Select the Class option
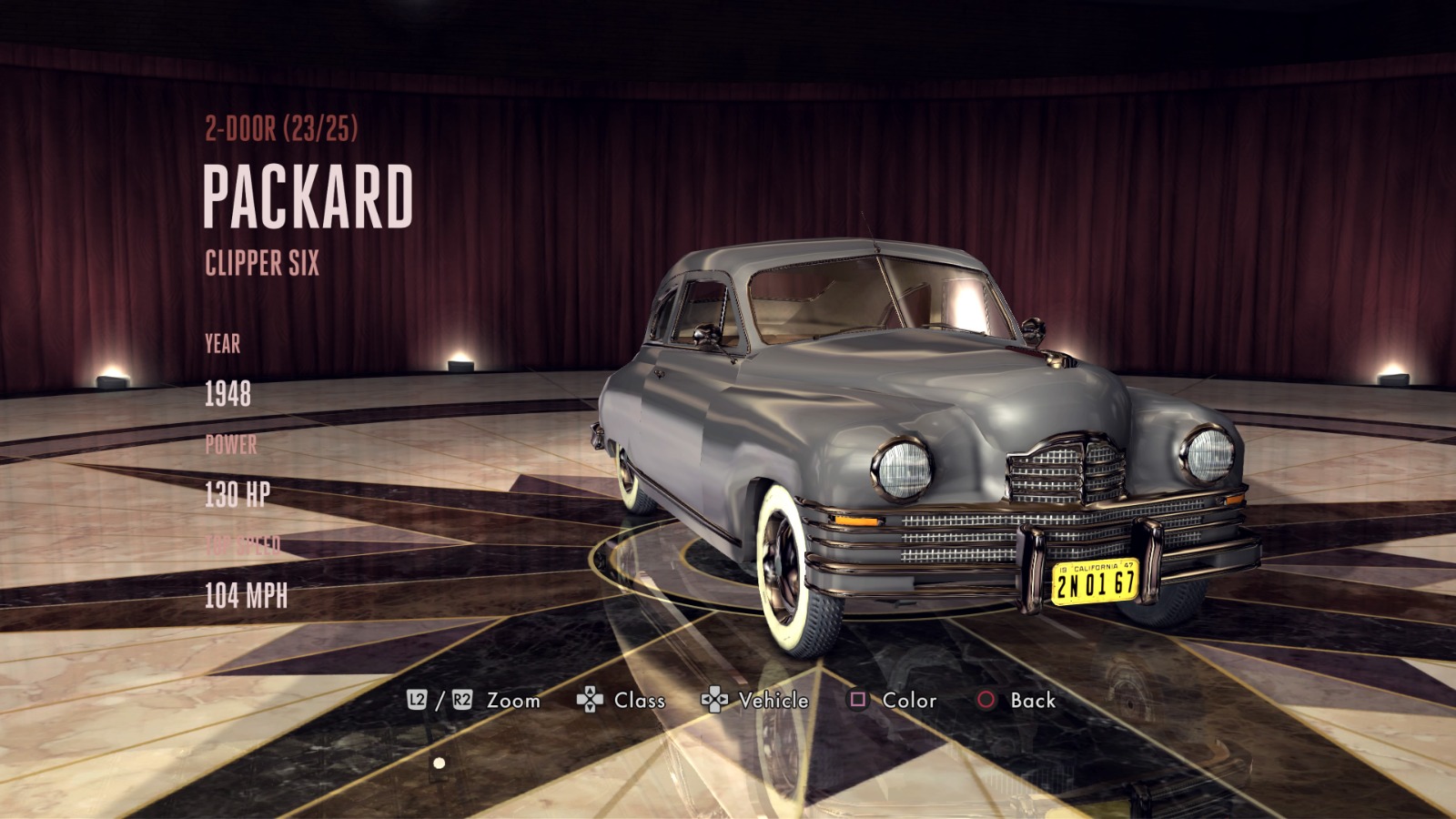The image size is (1456, 819). pos(640,702)
